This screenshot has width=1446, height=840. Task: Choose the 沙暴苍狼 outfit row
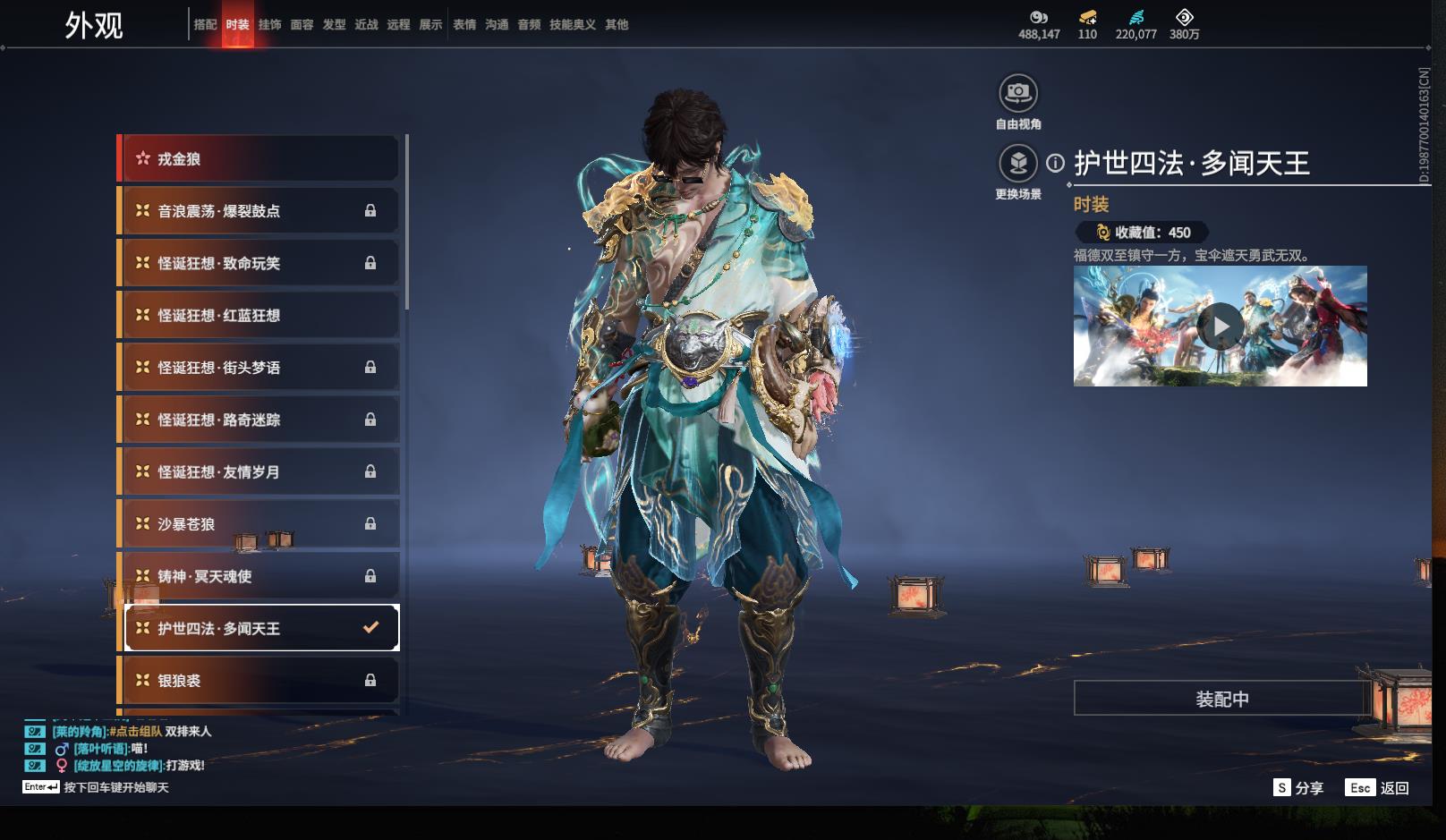click(259, 523)
